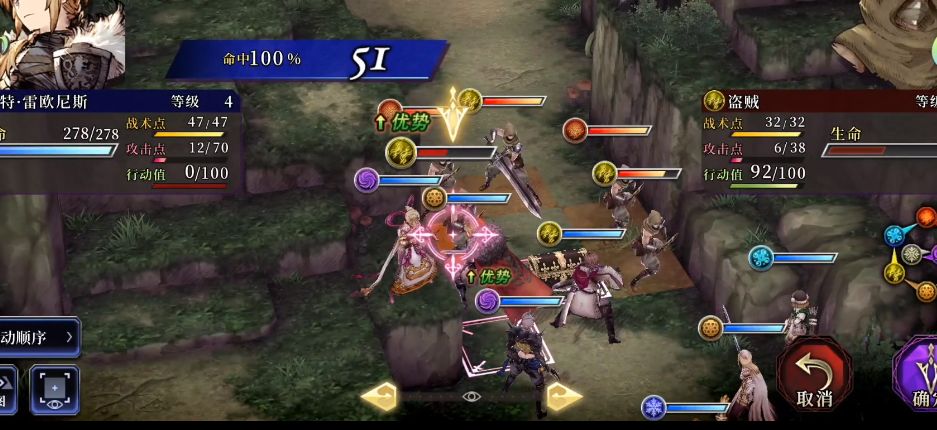The height and width of the screenshot is (430, 937).
Task: Rotate the camera with the left gold arrow
Action: coord(379,396)
